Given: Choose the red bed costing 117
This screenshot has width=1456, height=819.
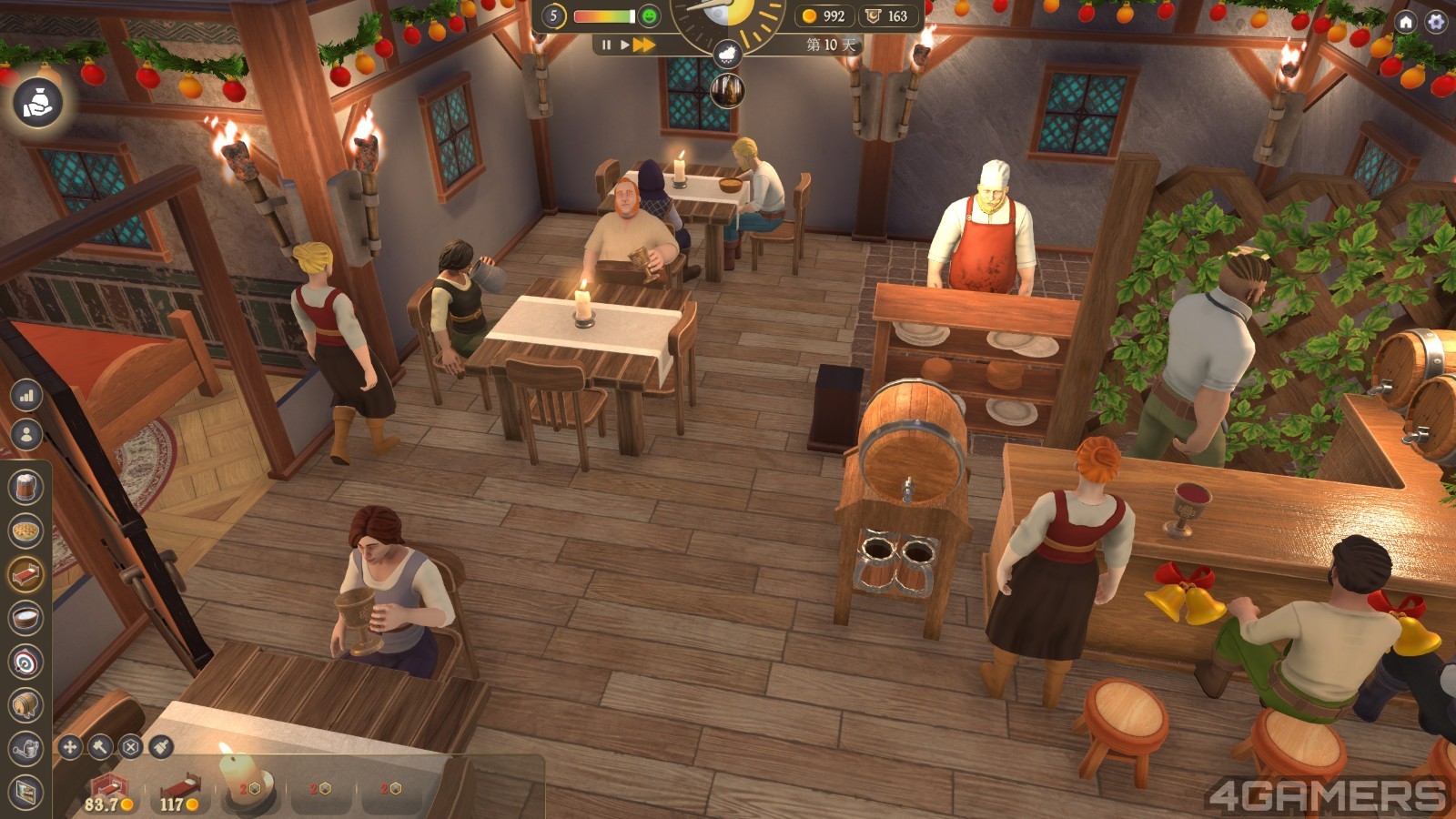Looking at the screenshot, I should (181, 790).
